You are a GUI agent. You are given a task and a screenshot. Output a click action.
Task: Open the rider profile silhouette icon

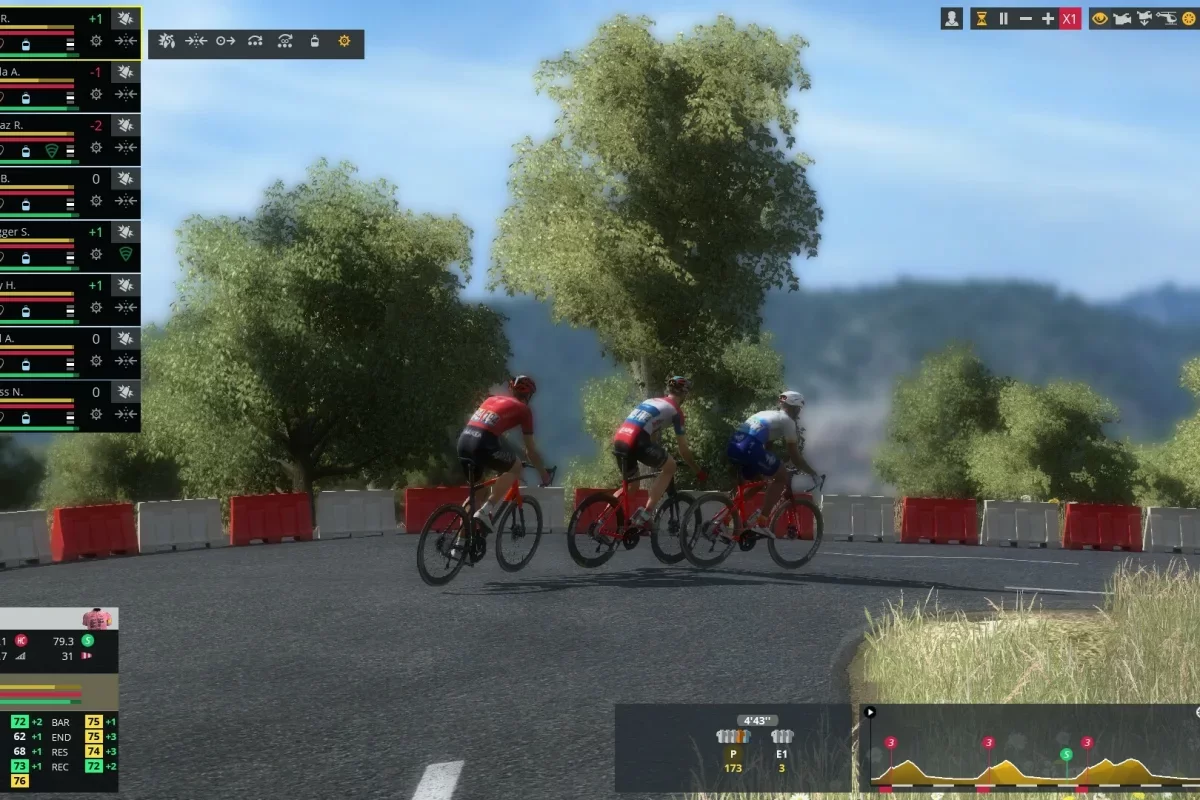[x=952, y=18]
